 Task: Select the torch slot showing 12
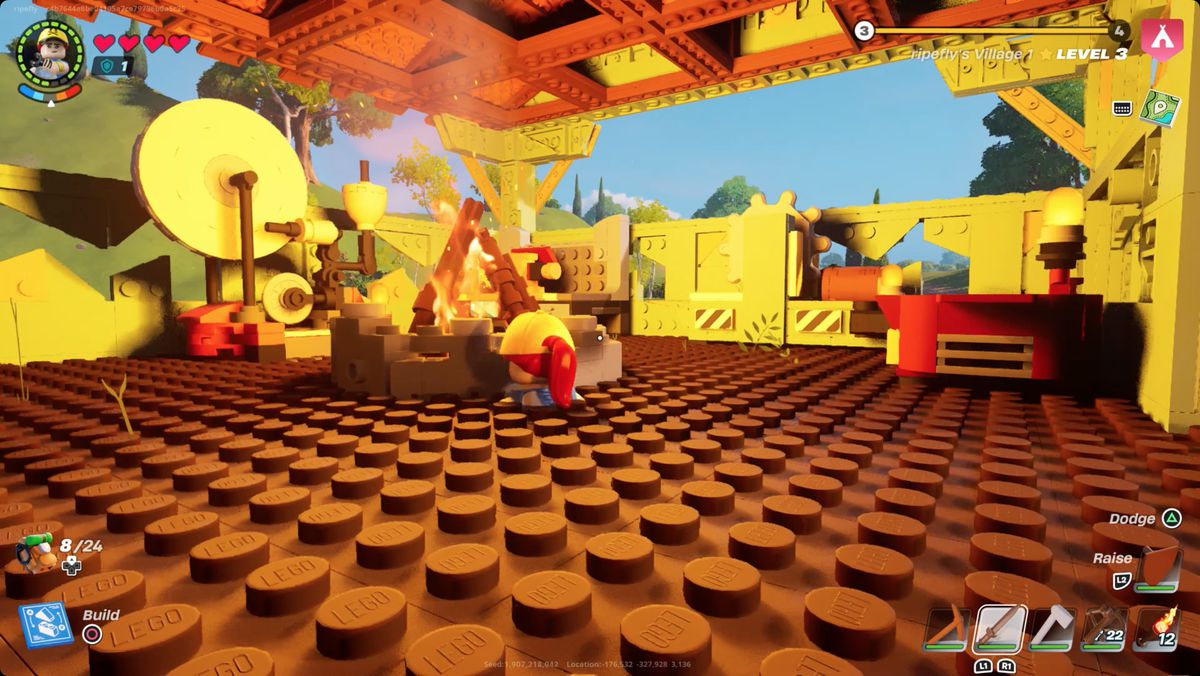pyautogui.click(x=1157, y=628)
